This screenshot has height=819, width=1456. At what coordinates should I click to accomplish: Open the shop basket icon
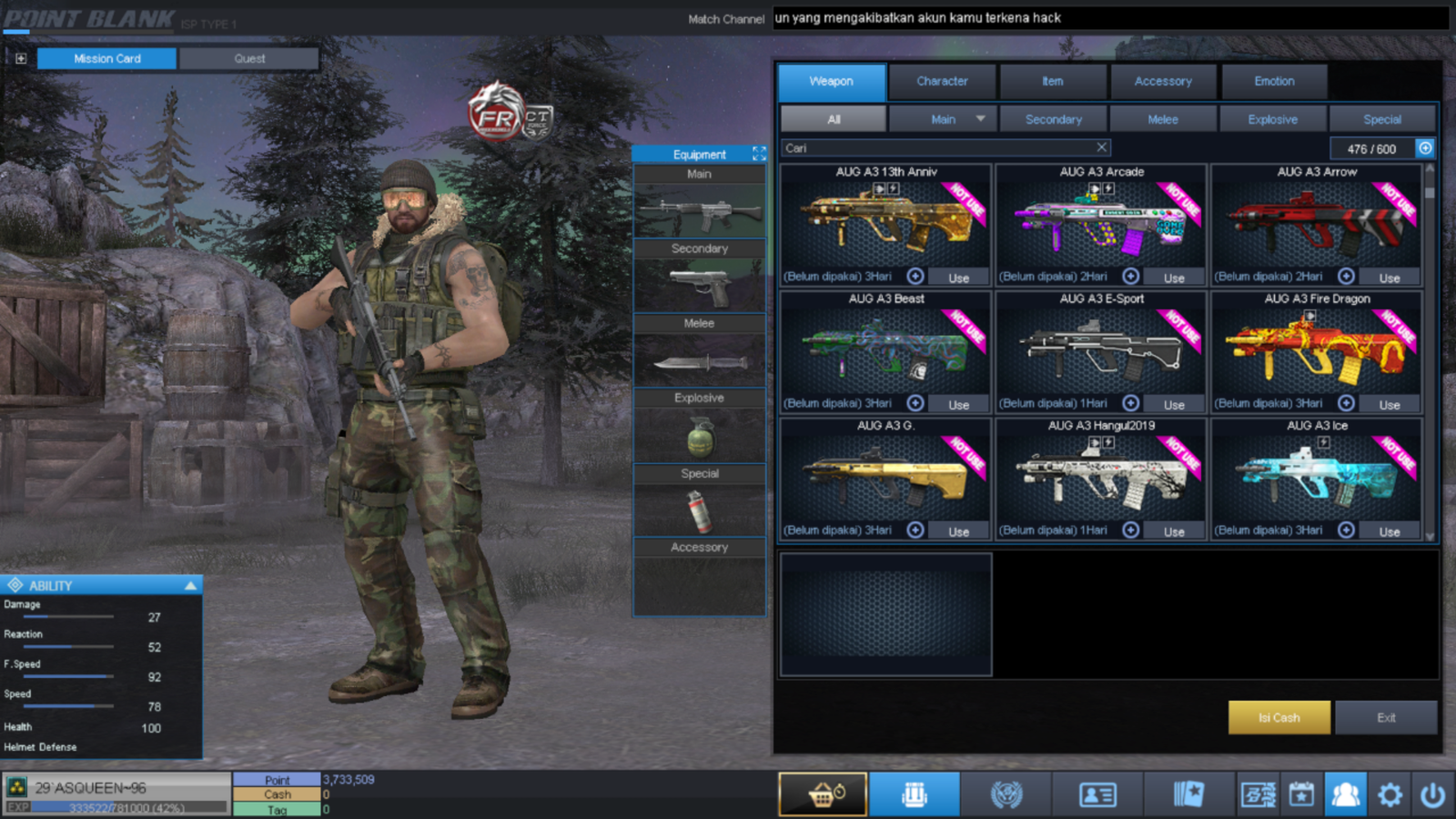click(x=823, y=794)
